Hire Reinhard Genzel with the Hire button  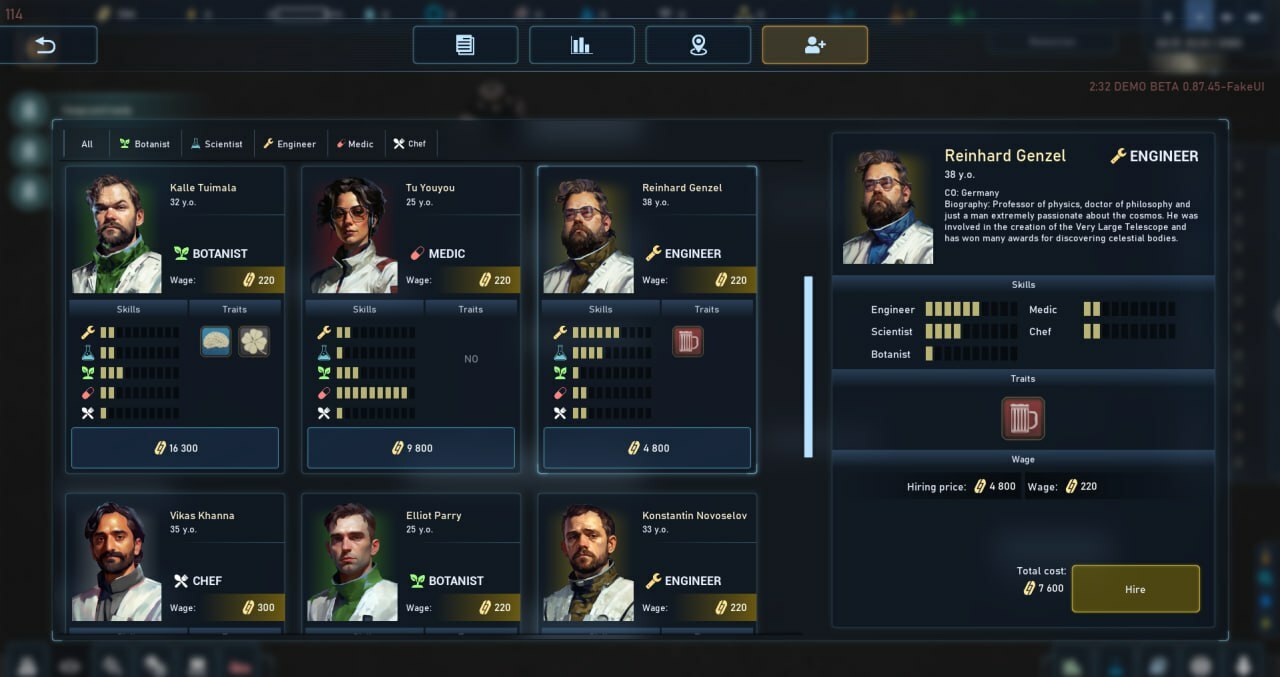1135,589
